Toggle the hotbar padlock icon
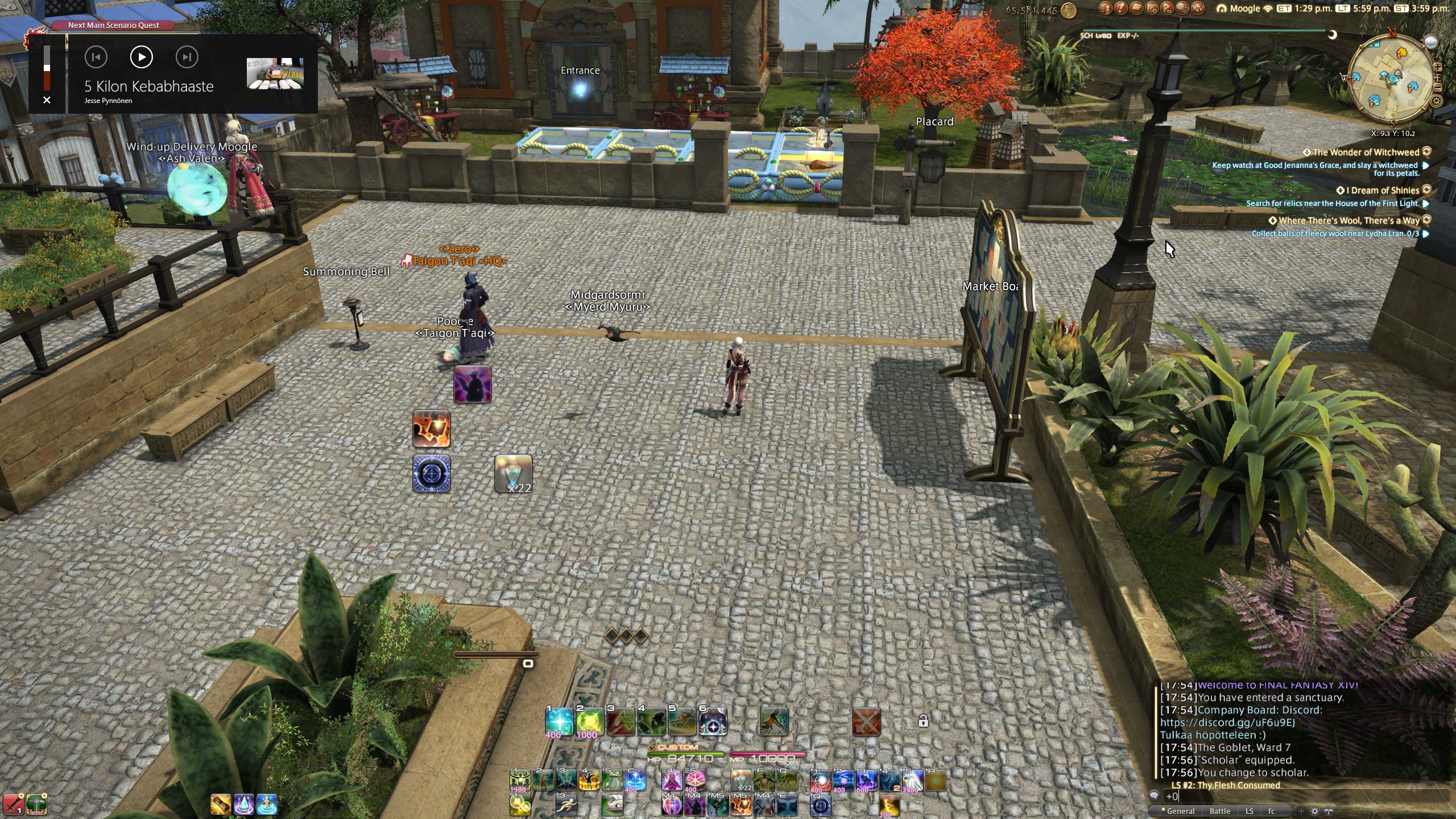The width and height of the screenshot is (1456, 819). 923,722
